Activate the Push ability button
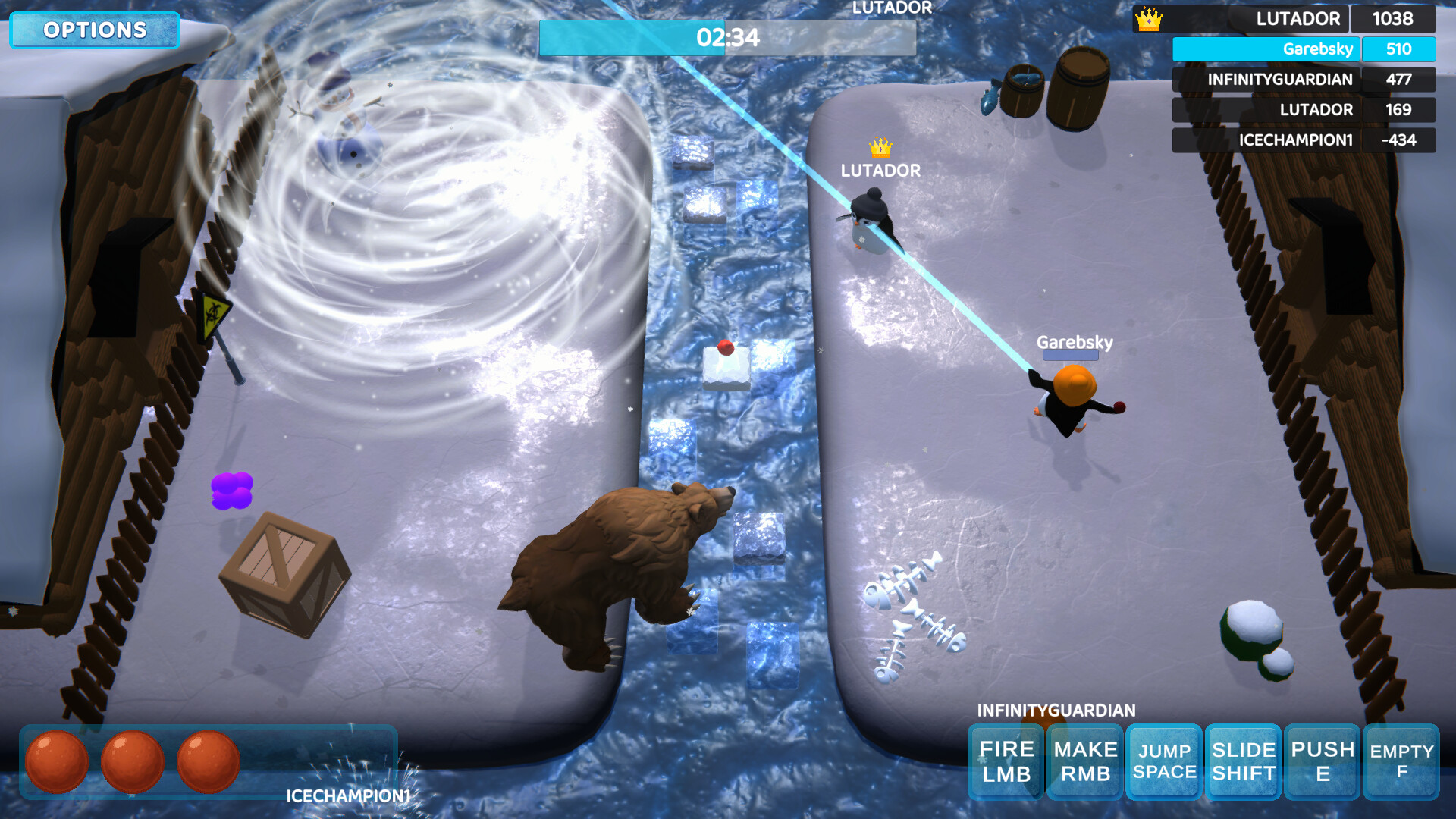This screenshot has width=1456, height=819. tap(1323, 761)
